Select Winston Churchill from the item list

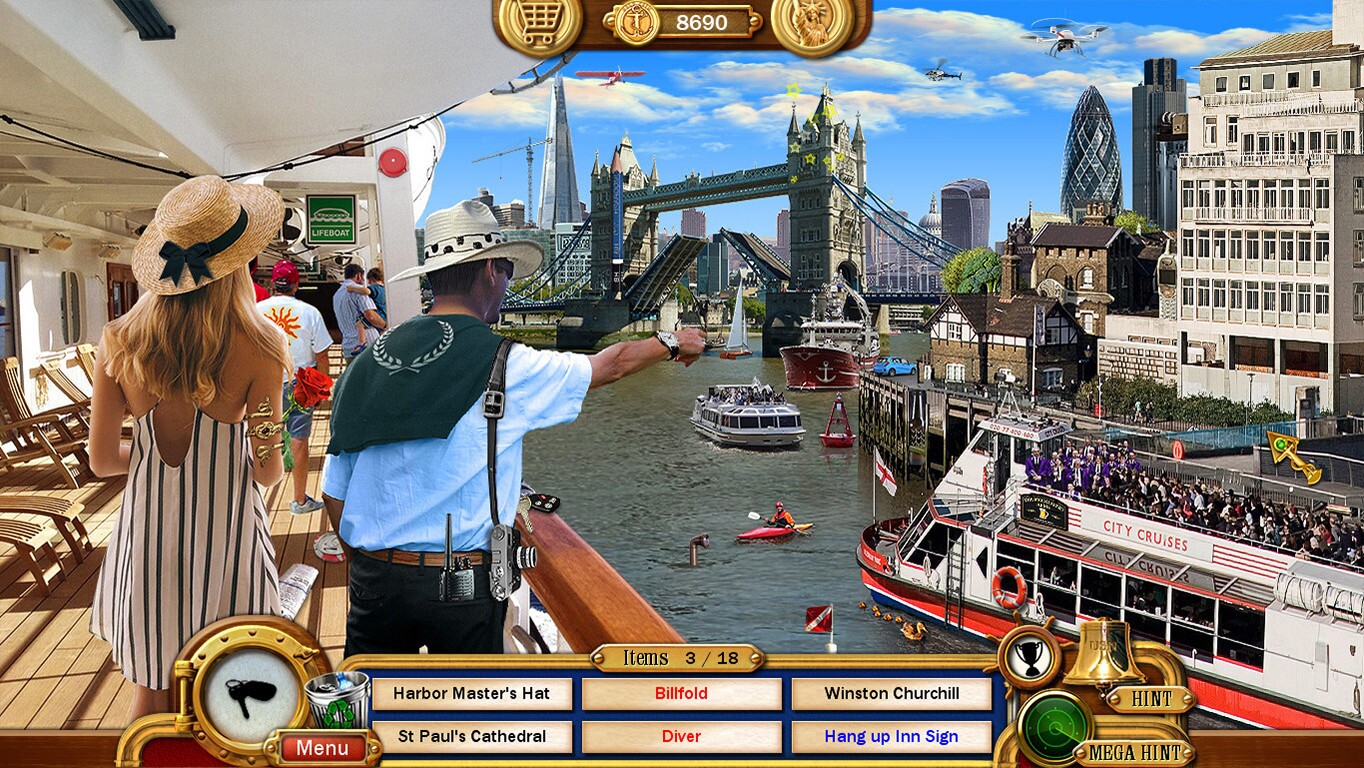tap(890, 693)
